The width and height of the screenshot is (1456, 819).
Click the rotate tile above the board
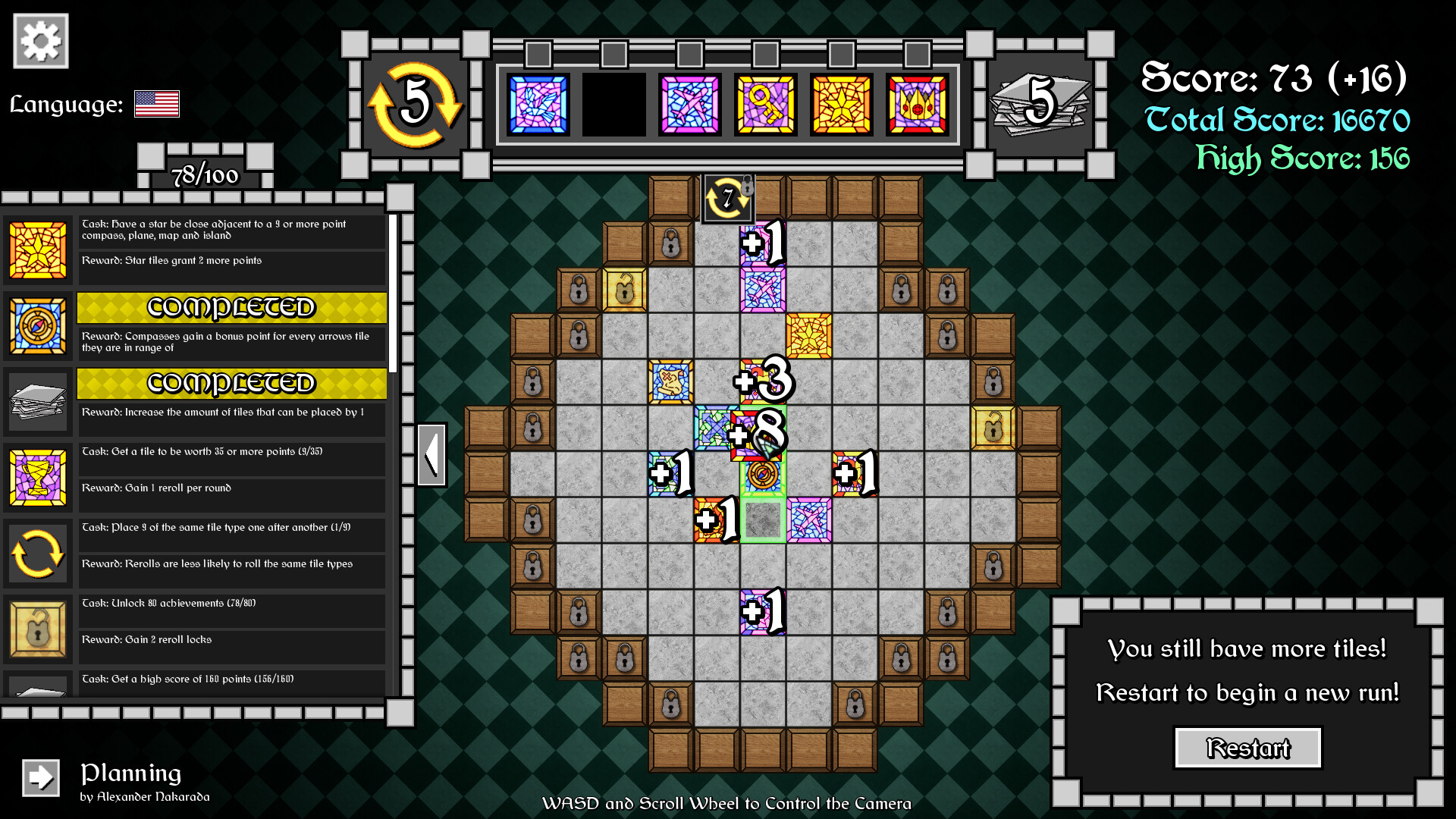click(726, 199)
